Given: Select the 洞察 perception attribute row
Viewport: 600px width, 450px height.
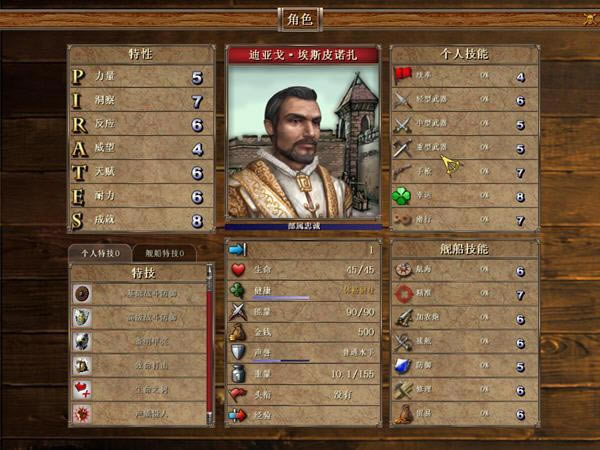Looking at the screenshot, I should pos(140,101).
